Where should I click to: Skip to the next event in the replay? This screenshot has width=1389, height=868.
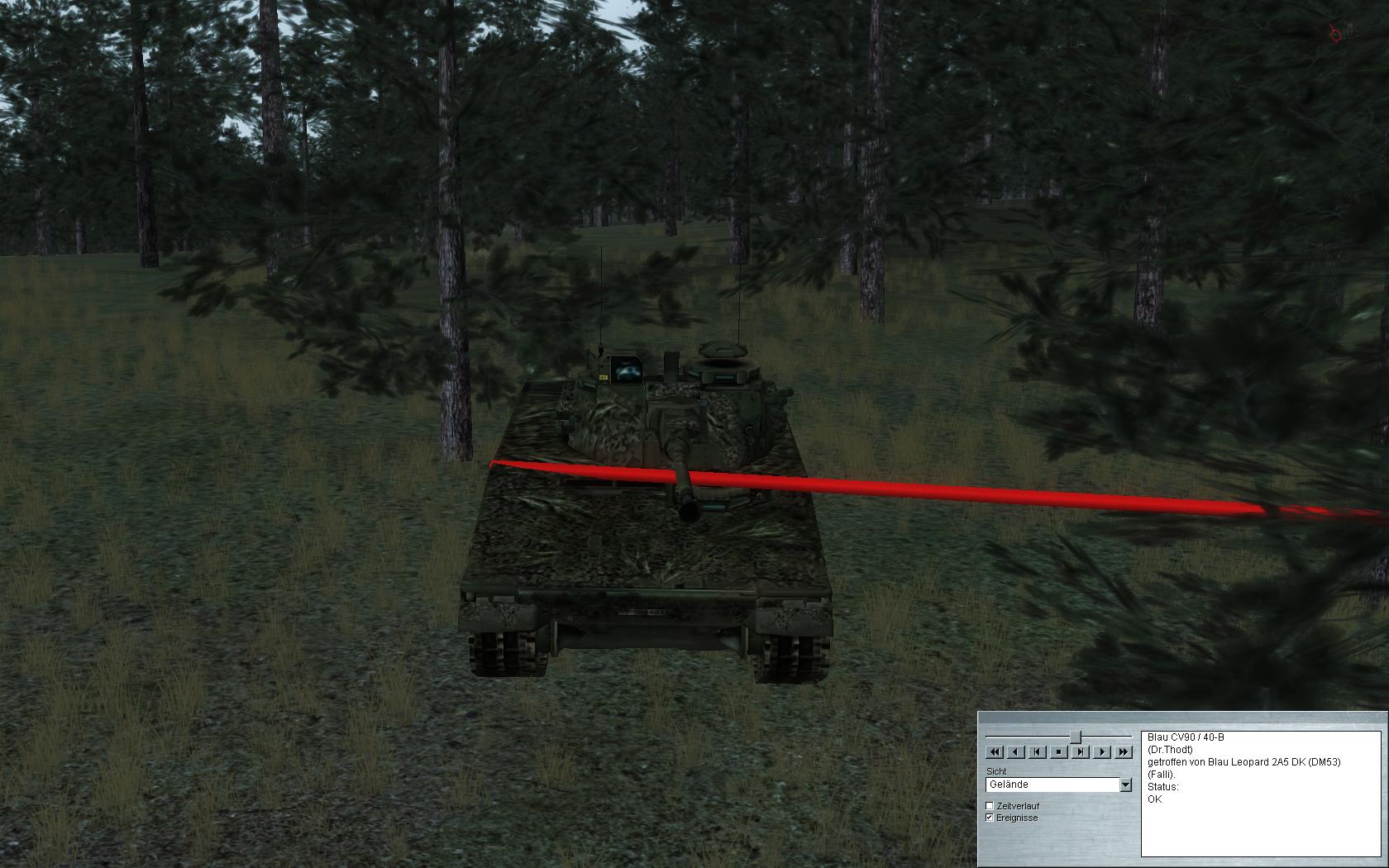point(1081,751)
